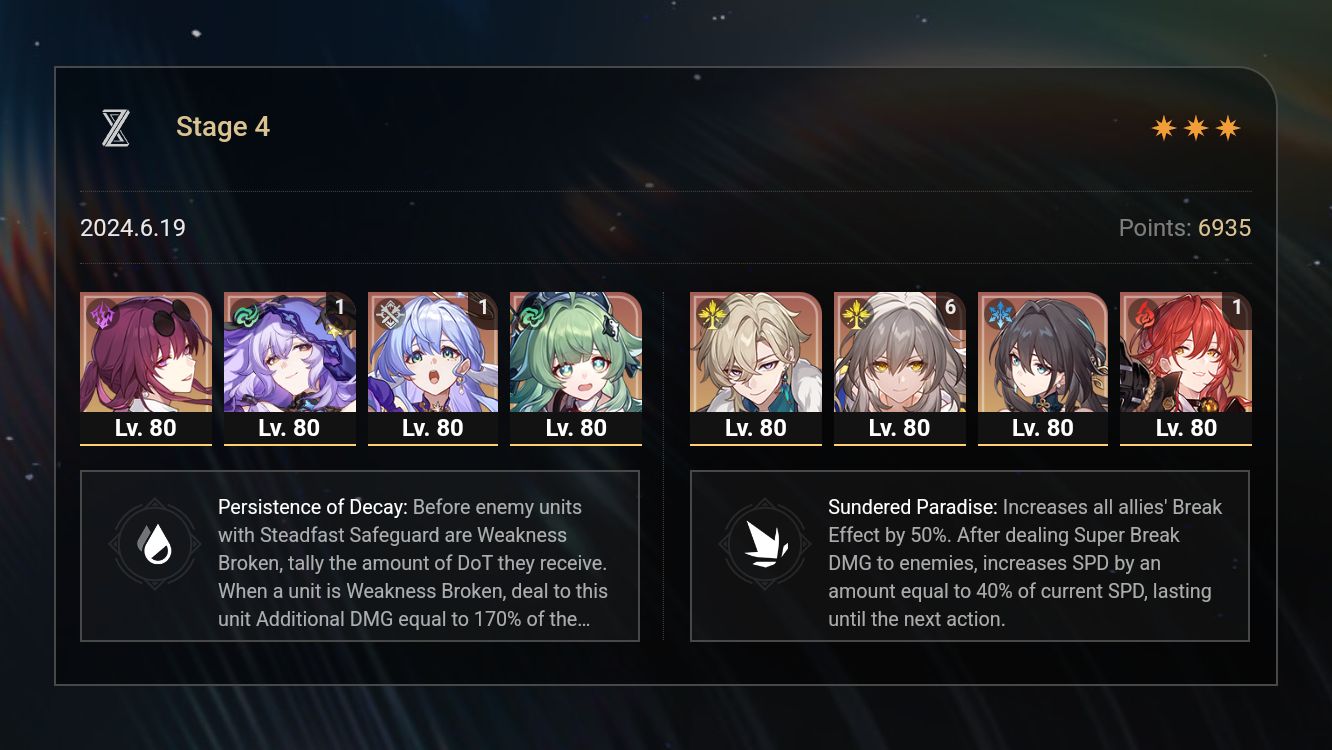
Task: Click the Stage 4 hourglass emblem
Action: click(x=115, y=127)
